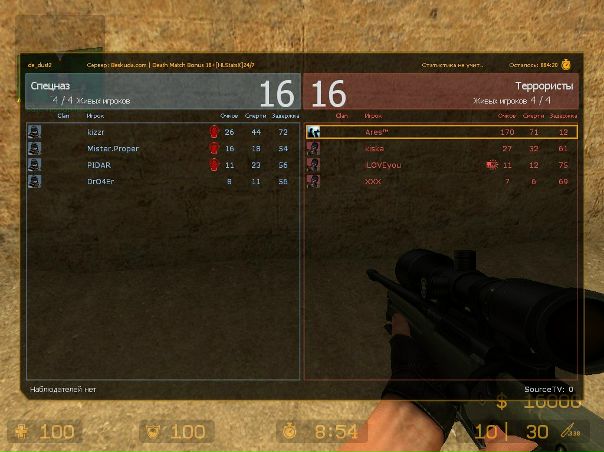Click the DrO4Er scoreboard row
The image size is (604, 452).
(101, 181)
